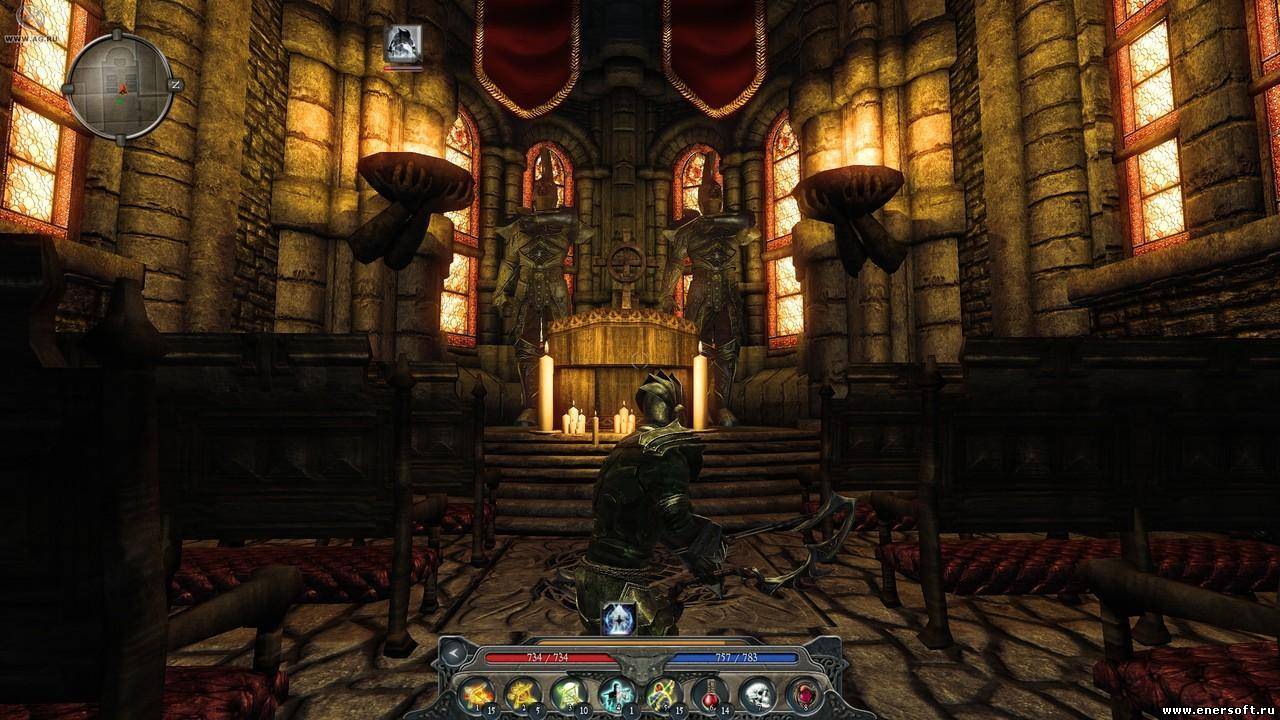Drink the red health potion
The width and height of the screenshot is (1280, 720).
[x=710, y=693]
